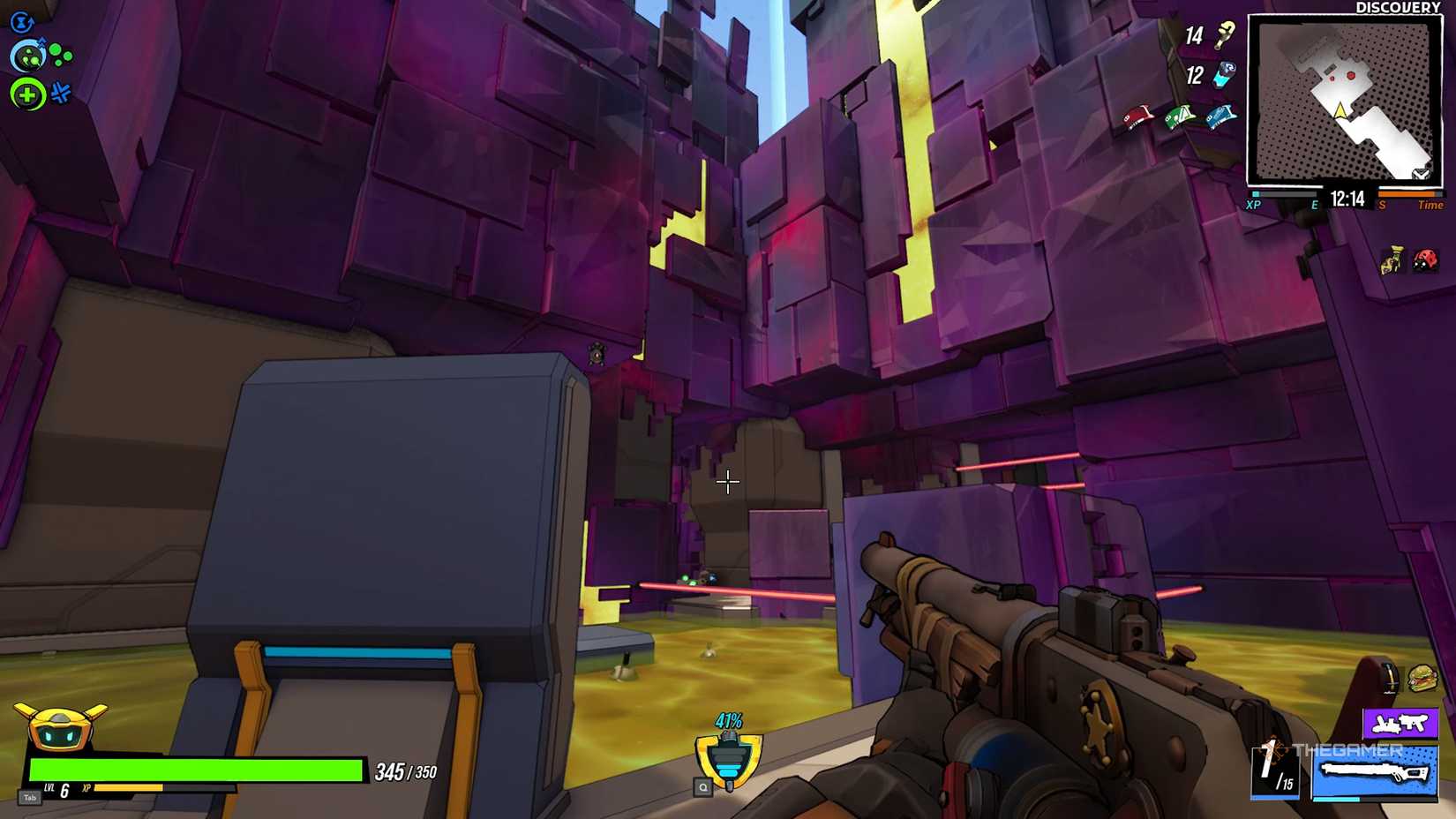Toggle the green health plus buff icon

pos(28,93)
